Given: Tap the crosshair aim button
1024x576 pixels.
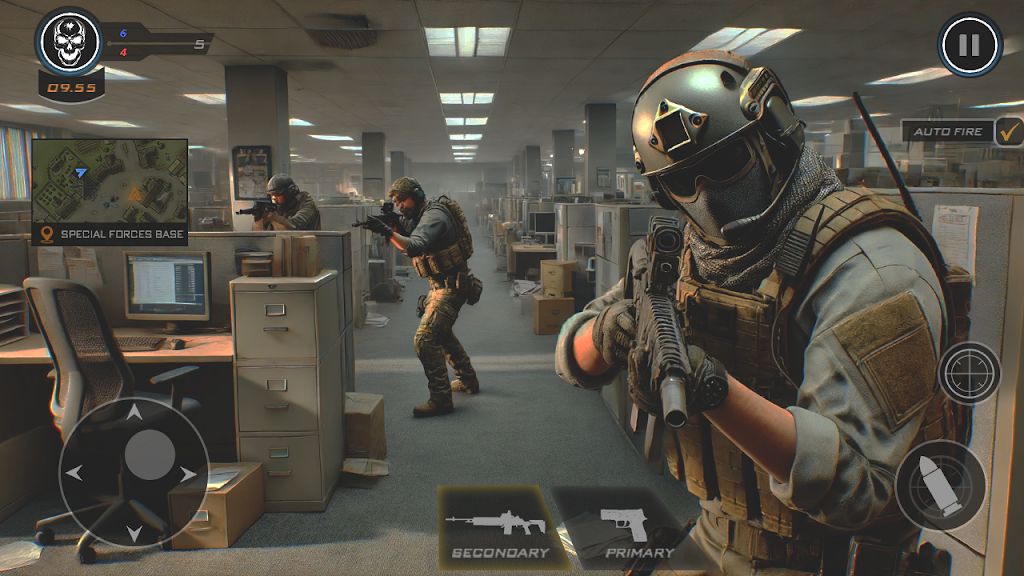Looking at the screenshot, I should (969, 373).
